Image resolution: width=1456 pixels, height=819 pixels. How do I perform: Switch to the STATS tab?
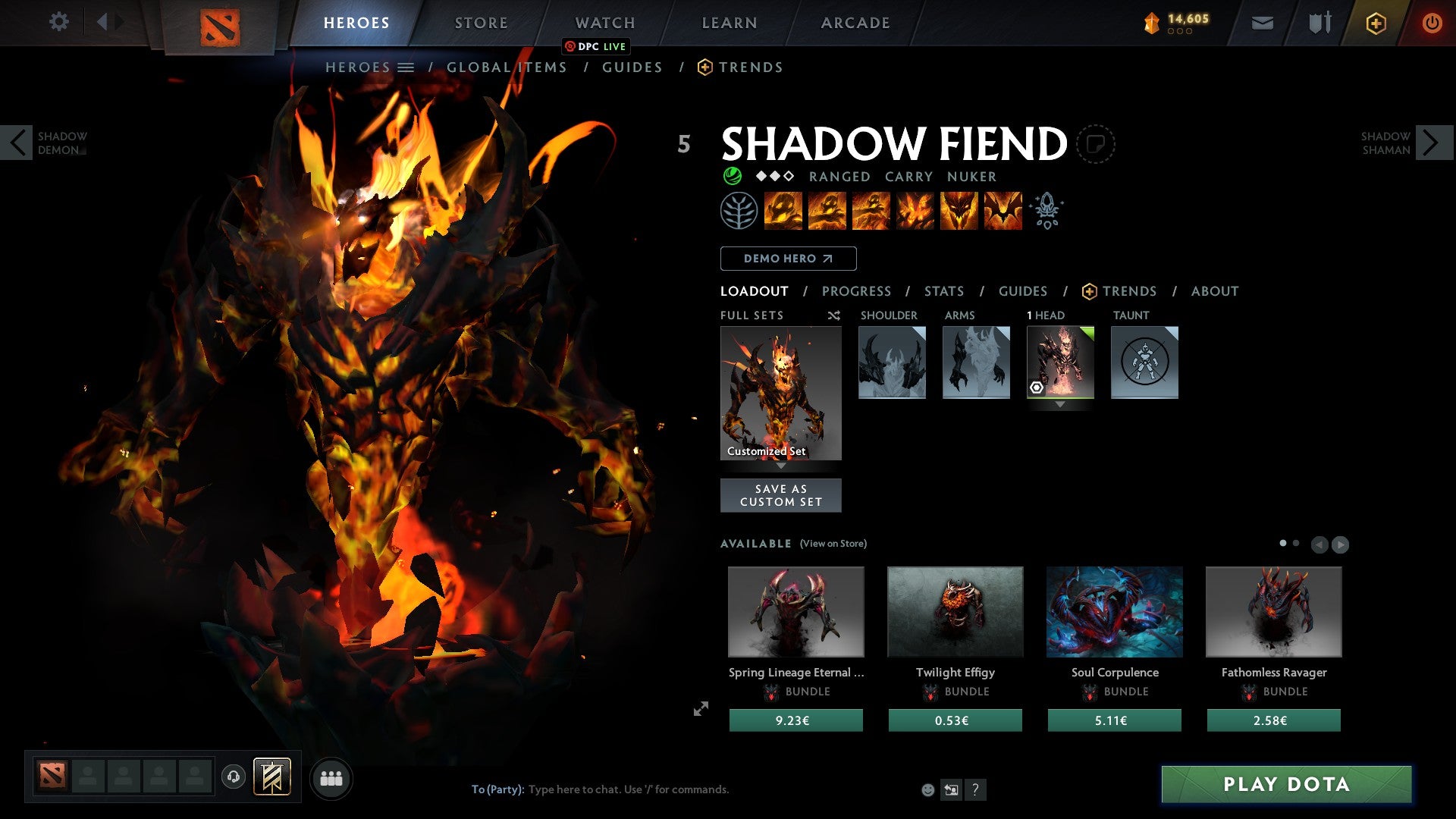pos(943,290)
